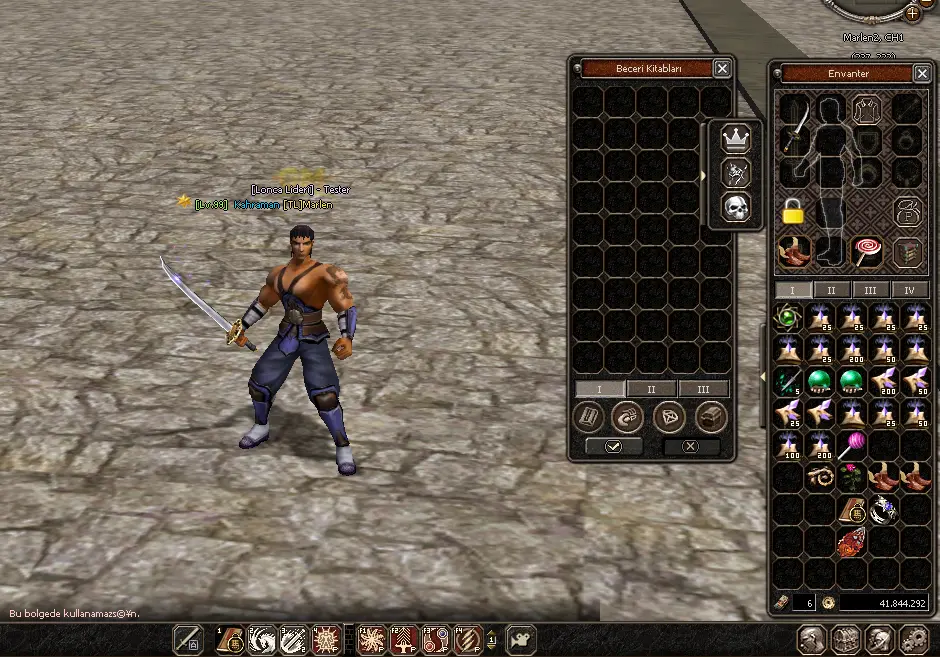Select the equipped red-white lollipop slot
Screen dimensions: 940x657
[866, 251]
